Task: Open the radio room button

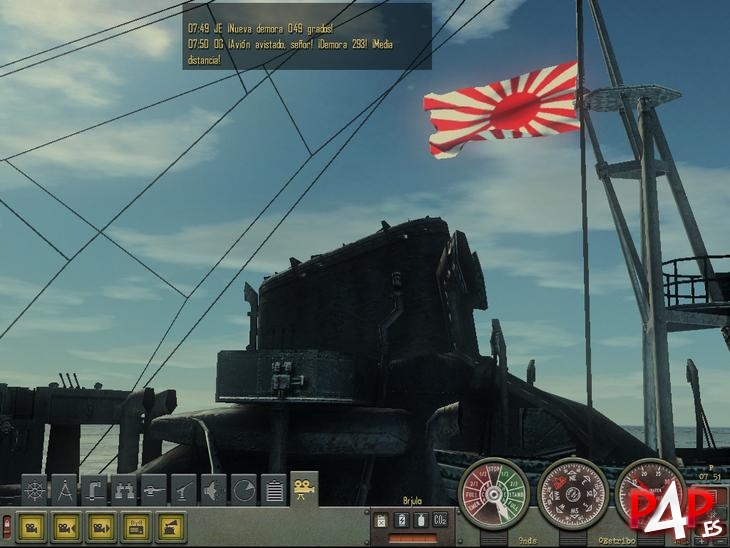Action: tap(137, 527)
